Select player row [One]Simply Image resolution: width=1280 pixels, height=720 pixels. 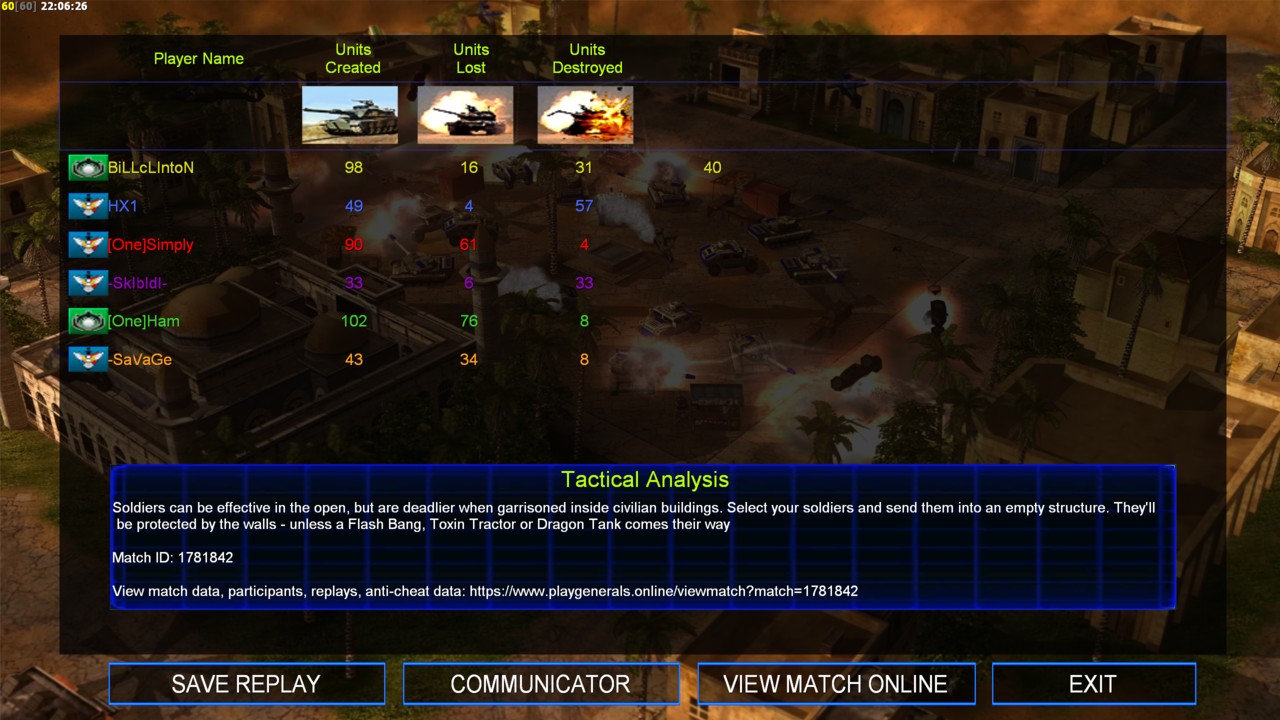click(150, 245)
